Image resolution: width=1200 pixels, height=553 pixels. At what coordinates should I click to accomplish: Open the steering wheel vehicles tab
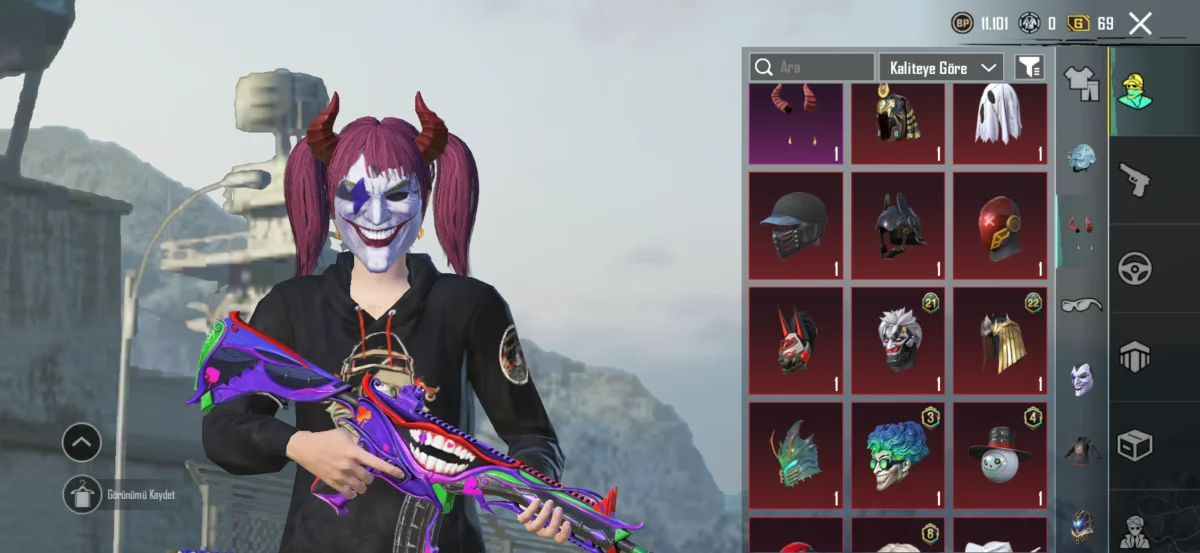coord(1135,267)
